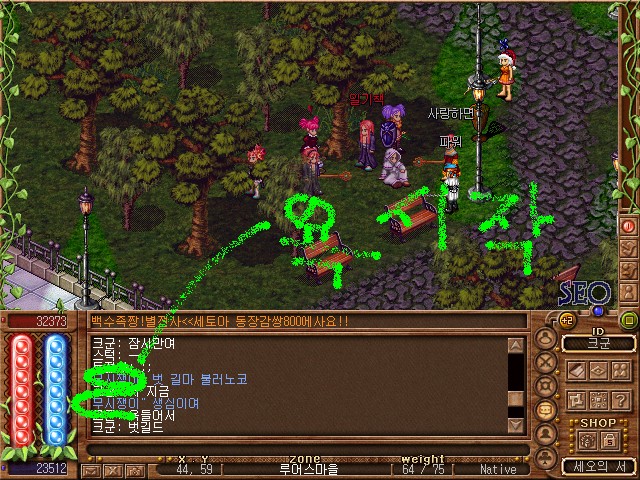This screenshot has width=640, height=480.
Task: Open the SHOP dice-pattern button
Action: coord(585,440)
